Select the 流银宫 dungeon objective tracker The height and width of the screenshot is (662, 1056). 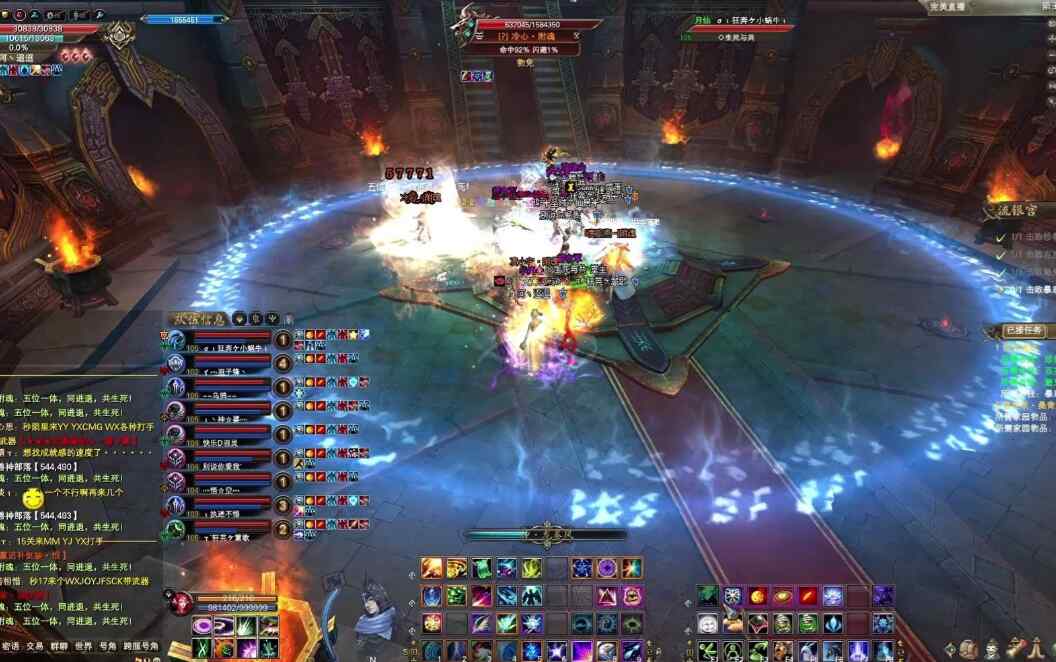(x=1011, y=210)
